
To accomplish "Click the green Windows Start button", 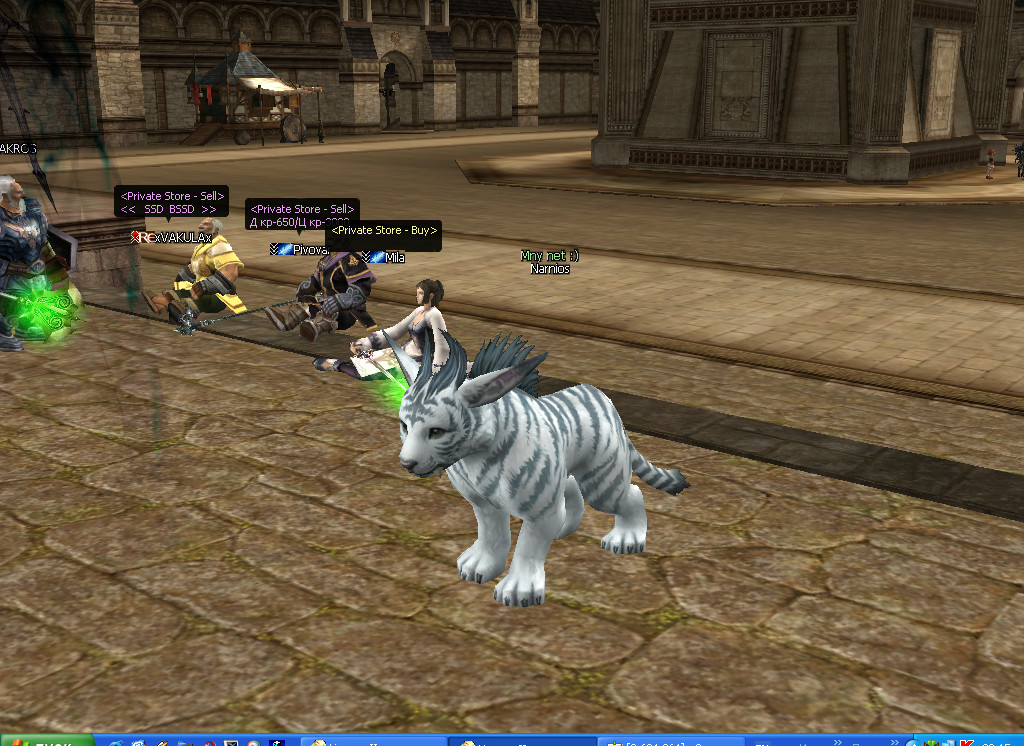I will pos(46,741).
